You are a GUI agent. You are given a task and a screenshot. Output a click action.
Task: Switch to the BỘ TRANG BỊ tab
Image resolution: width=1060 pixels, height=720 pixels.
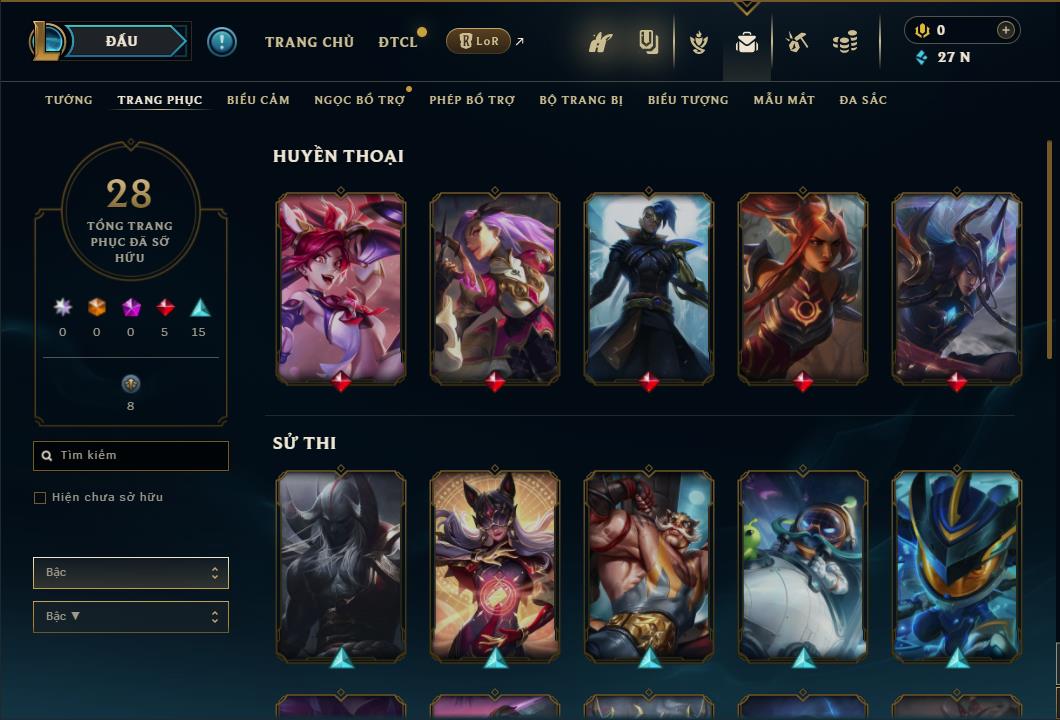[581, 100]
